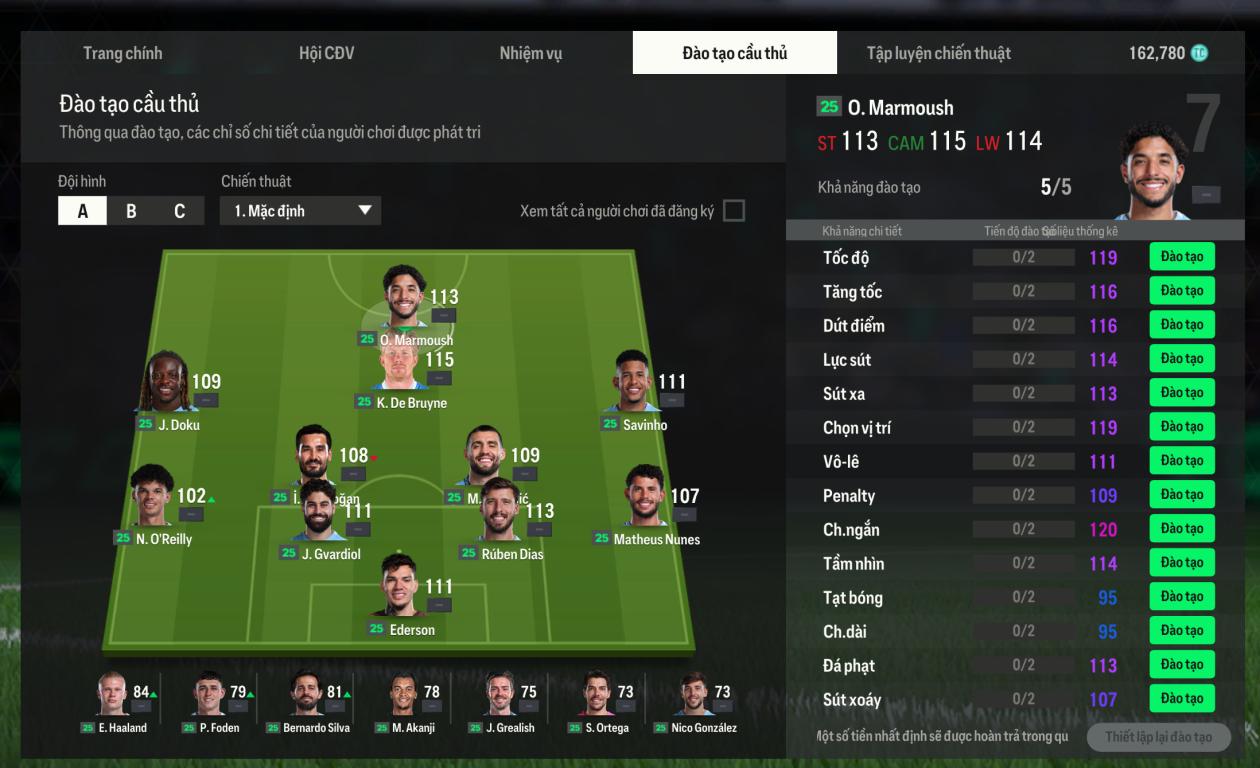Train the Tốc độ stat
Screen dimensions: 1260x768
[1181, 257]
